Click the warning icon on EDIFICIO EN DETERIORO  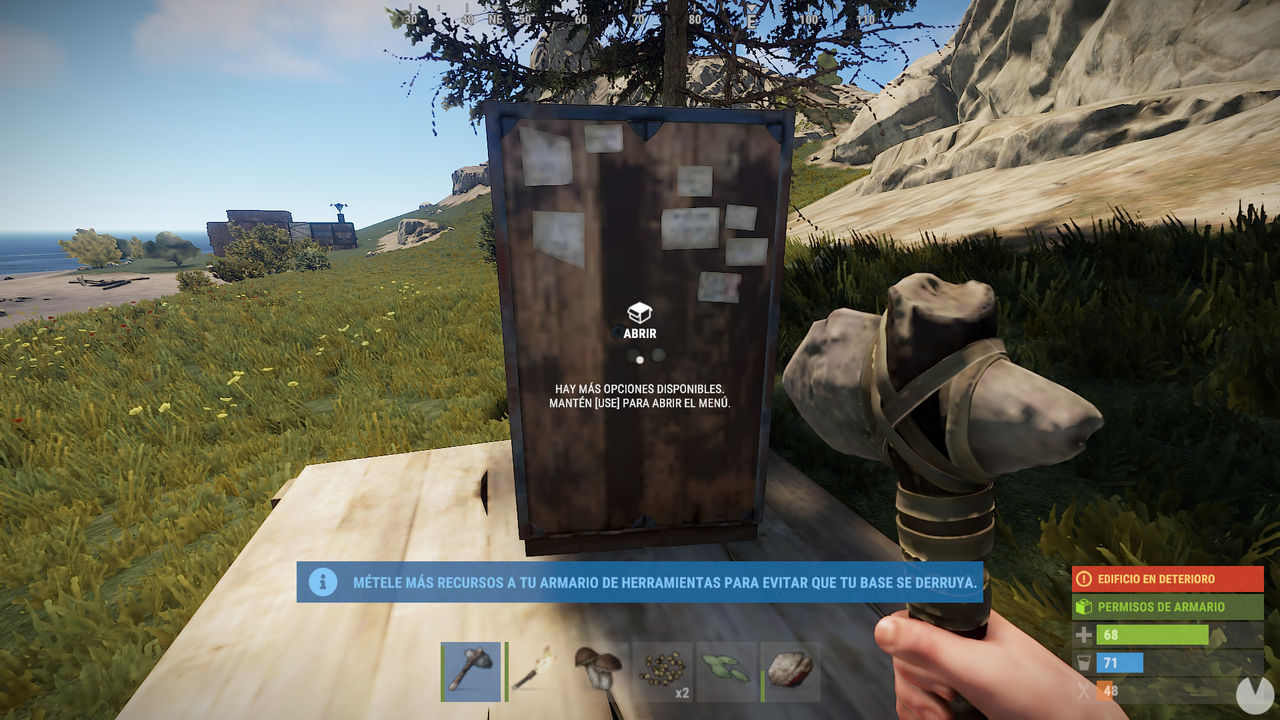[x=1085, y=578]
